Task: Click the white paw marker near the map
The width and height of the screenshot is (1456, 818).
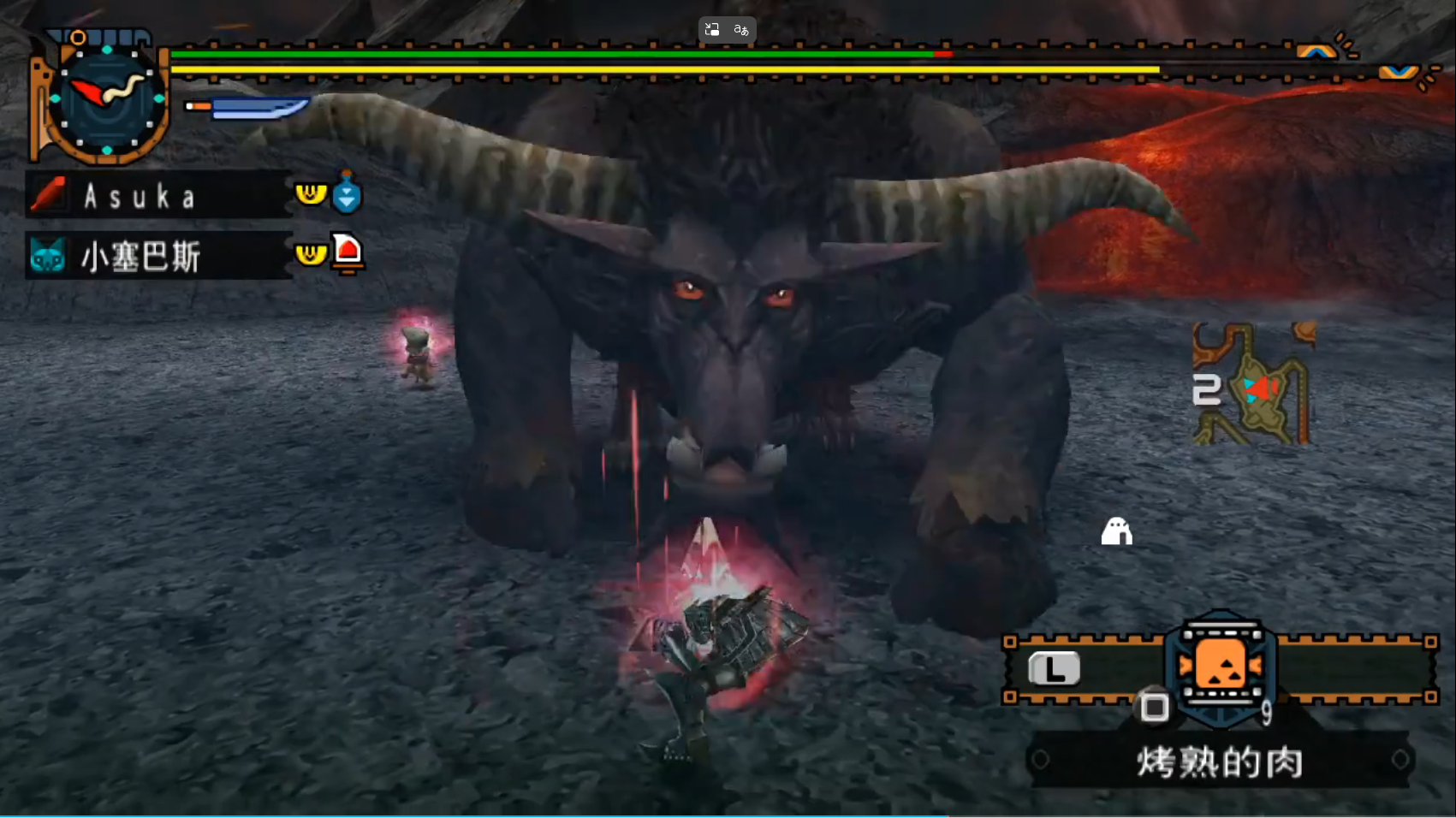Action: coord(1115,532)
